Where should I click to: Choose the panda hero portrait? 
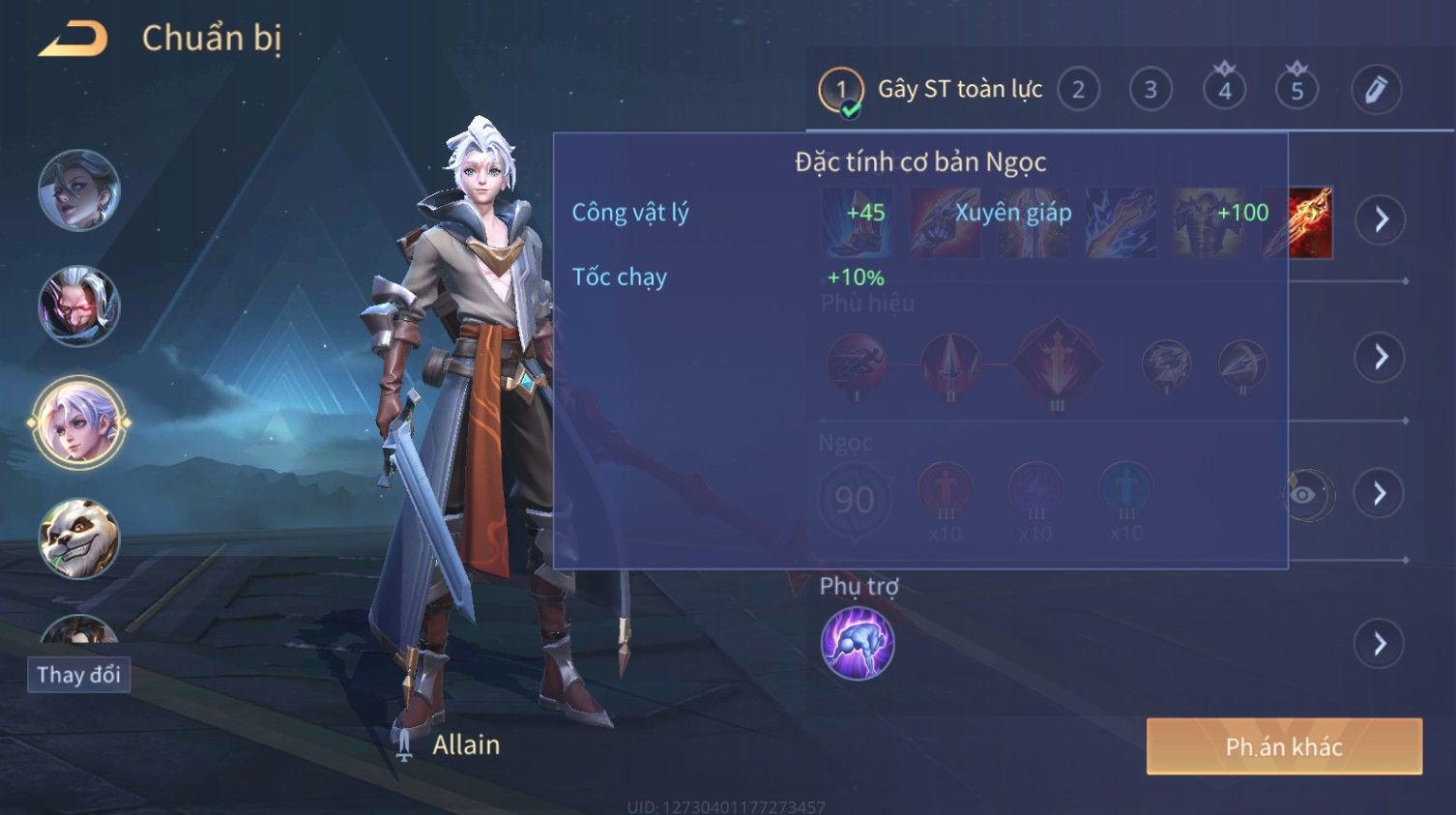[78, 538]
